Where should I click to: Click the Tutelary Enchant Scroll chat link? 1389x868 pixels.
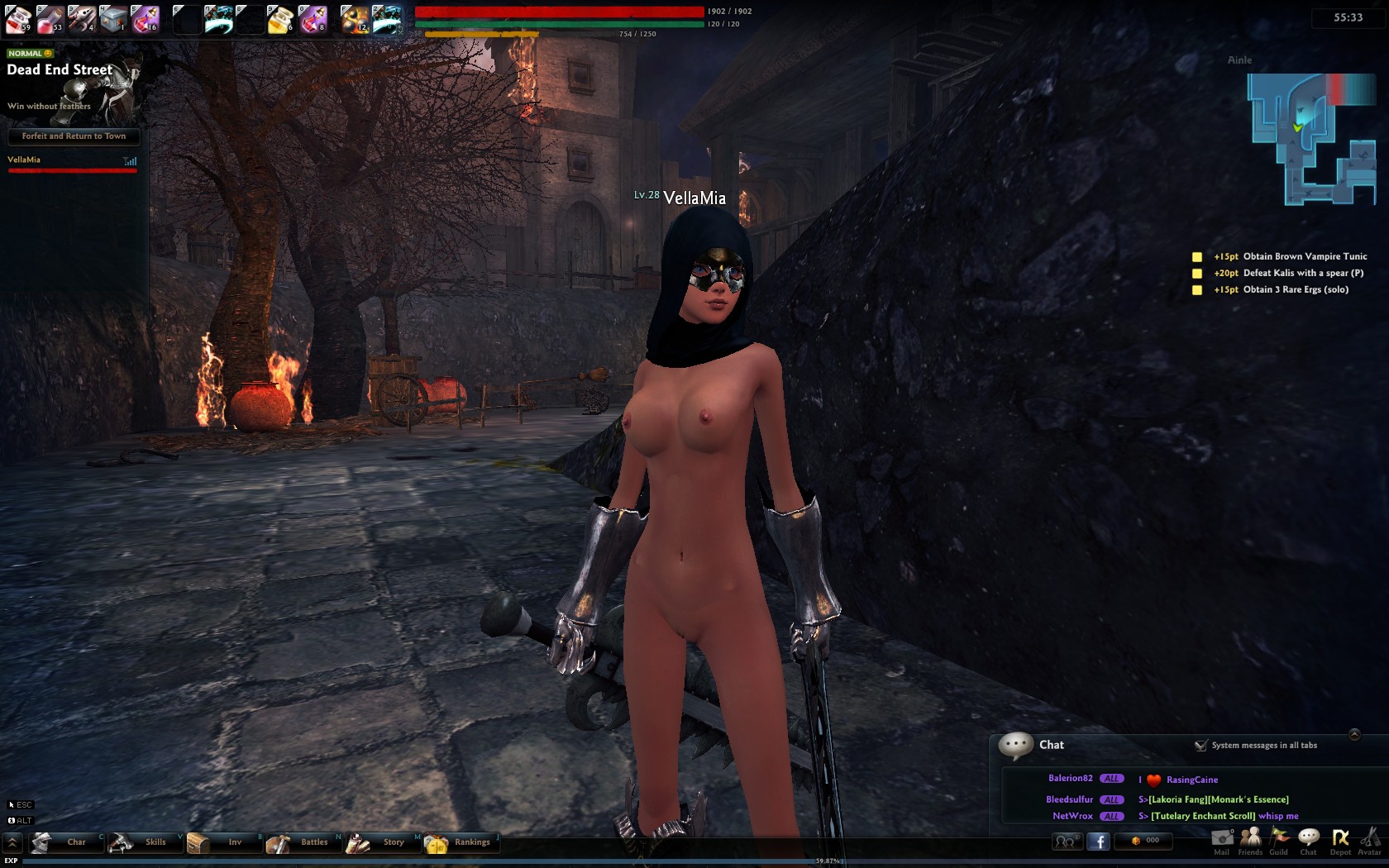pyautogui.click(x=1203, y=817)
